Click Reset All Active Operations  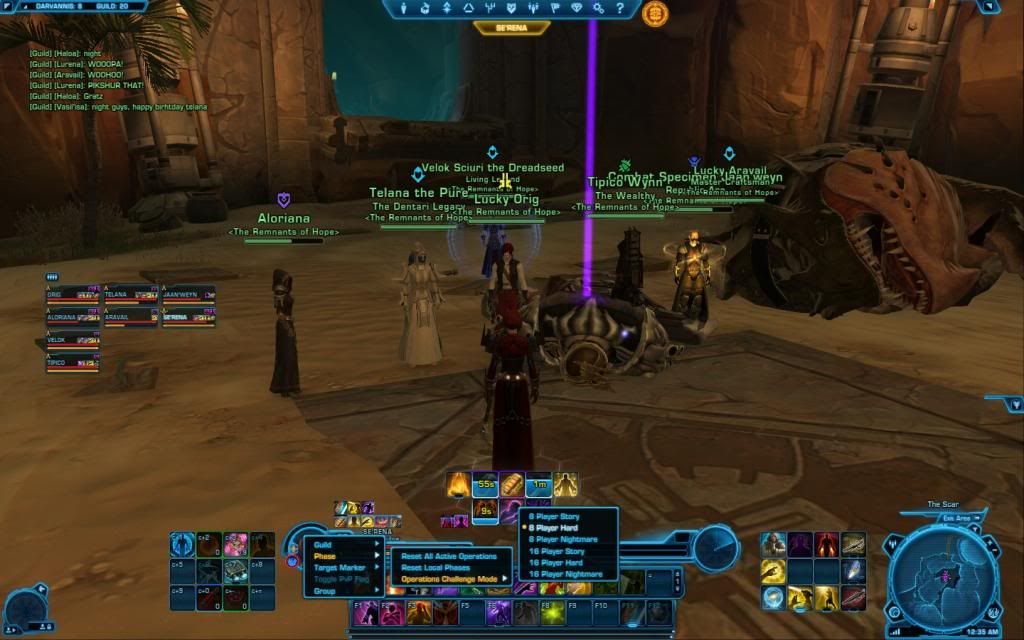[449, 556]
